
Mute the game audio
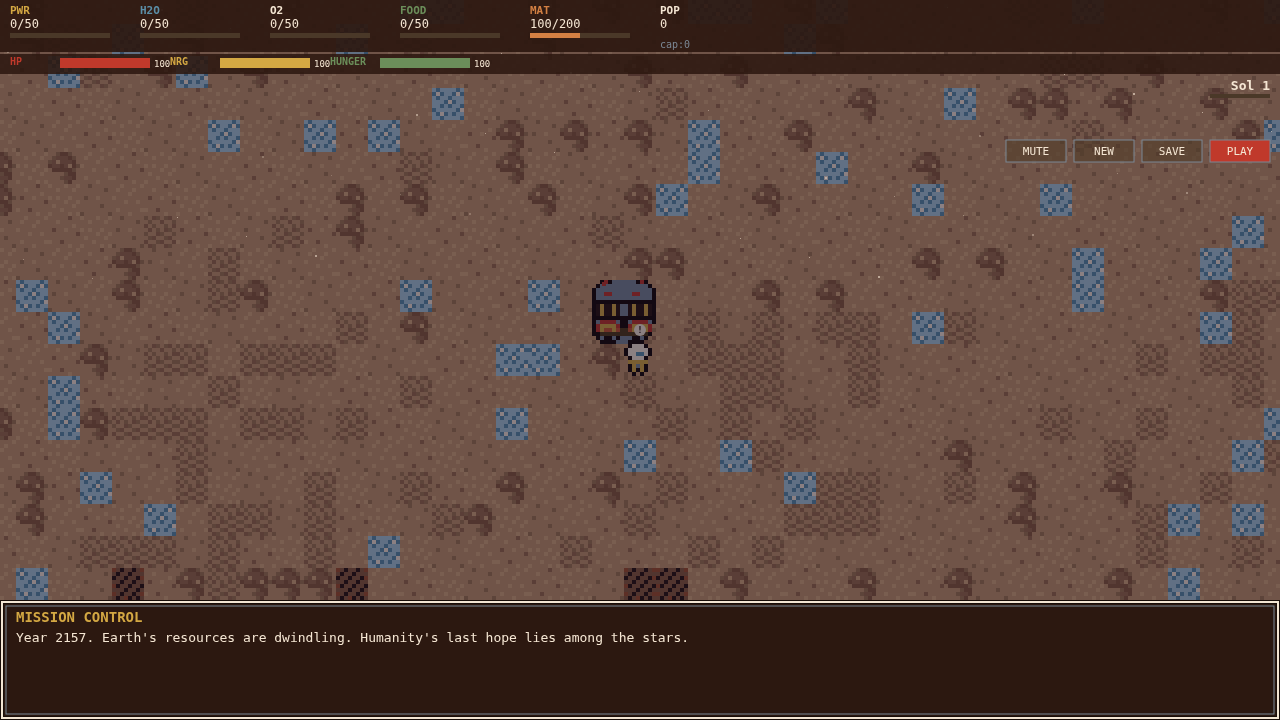pyautogui.click(x=1035, y=150)
